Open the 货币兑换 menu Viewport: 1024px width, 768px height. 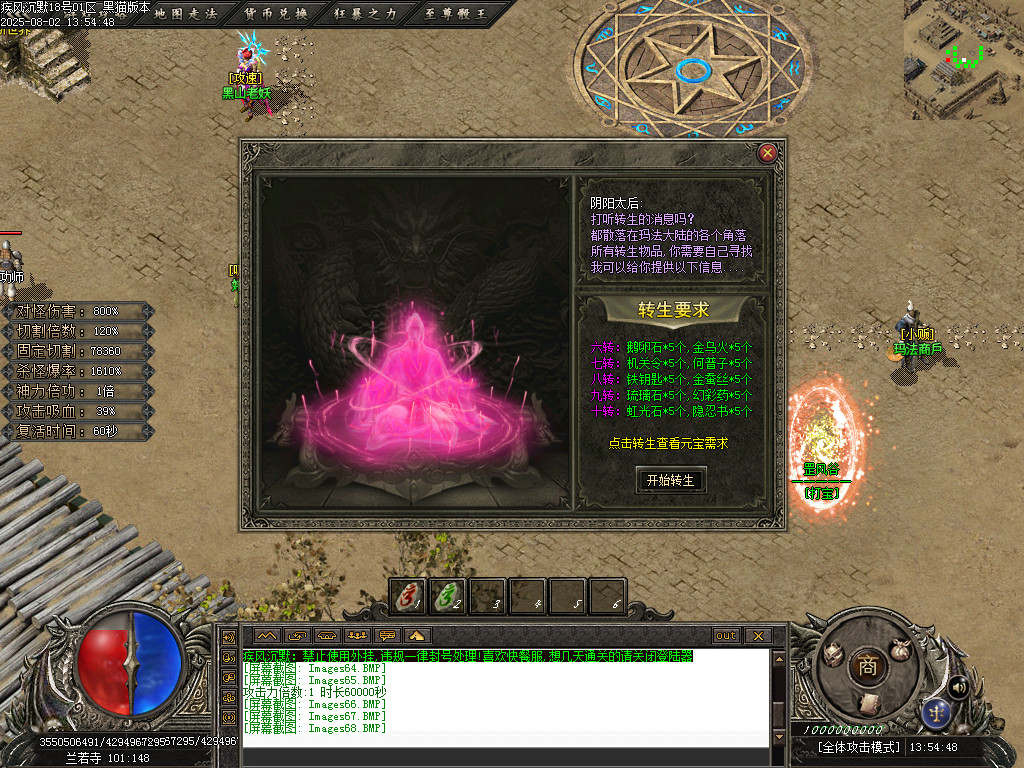pos(275,14)
